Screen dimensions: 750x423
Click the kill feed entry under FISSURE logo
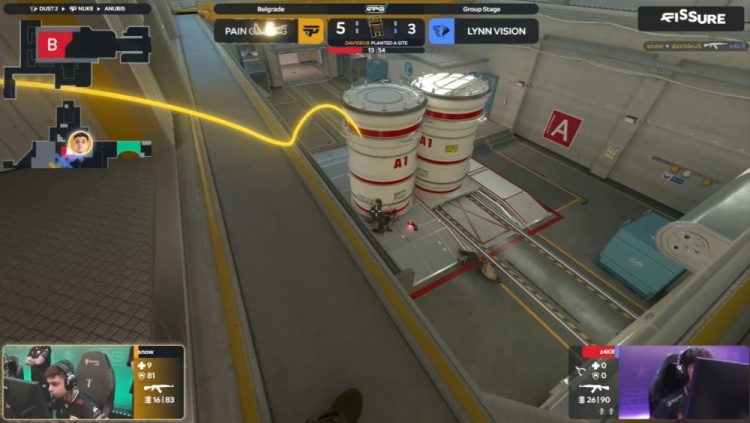click(685, 45)
